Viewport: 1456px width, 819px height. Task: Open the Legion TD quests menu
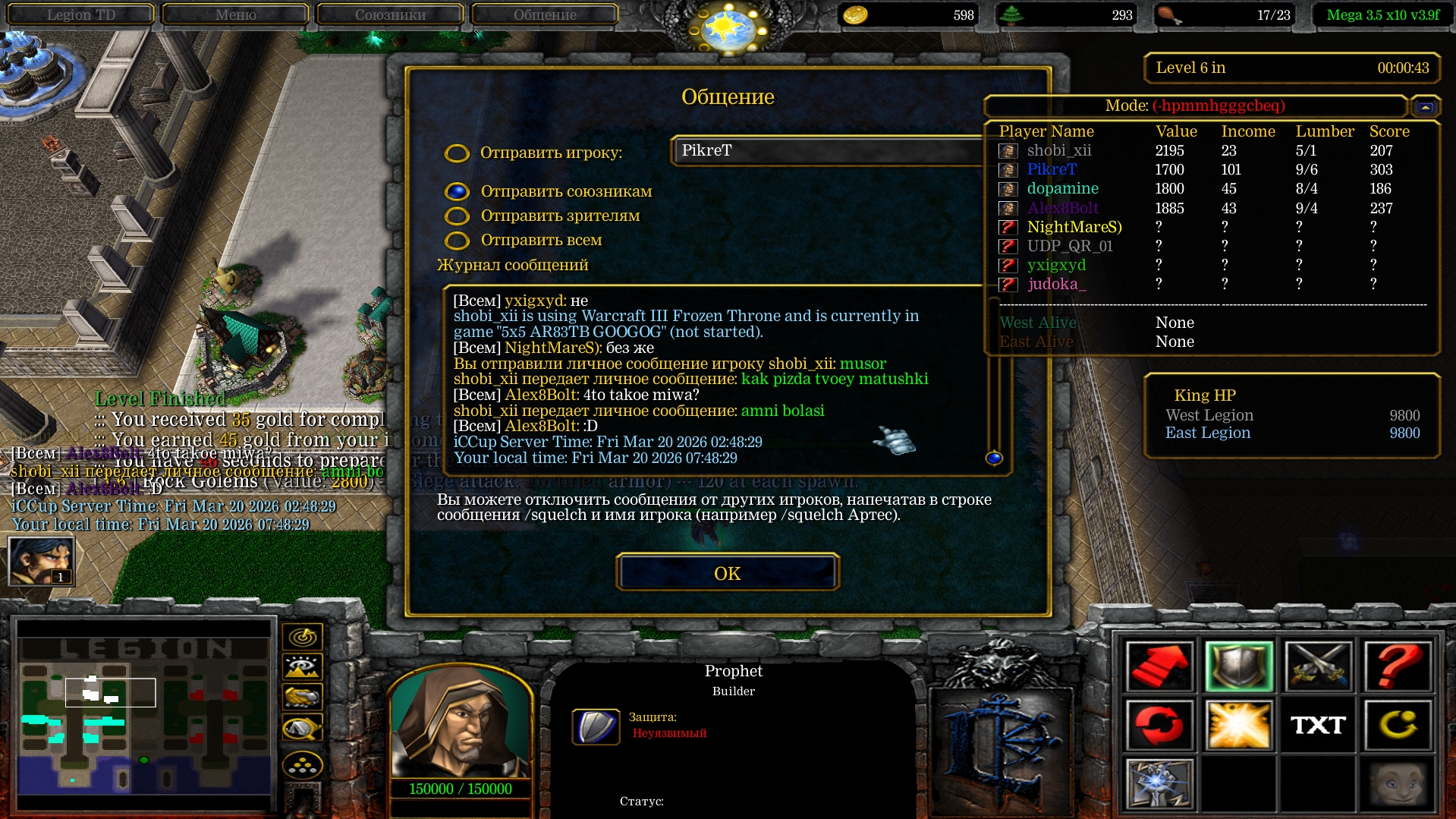(80, 14)
